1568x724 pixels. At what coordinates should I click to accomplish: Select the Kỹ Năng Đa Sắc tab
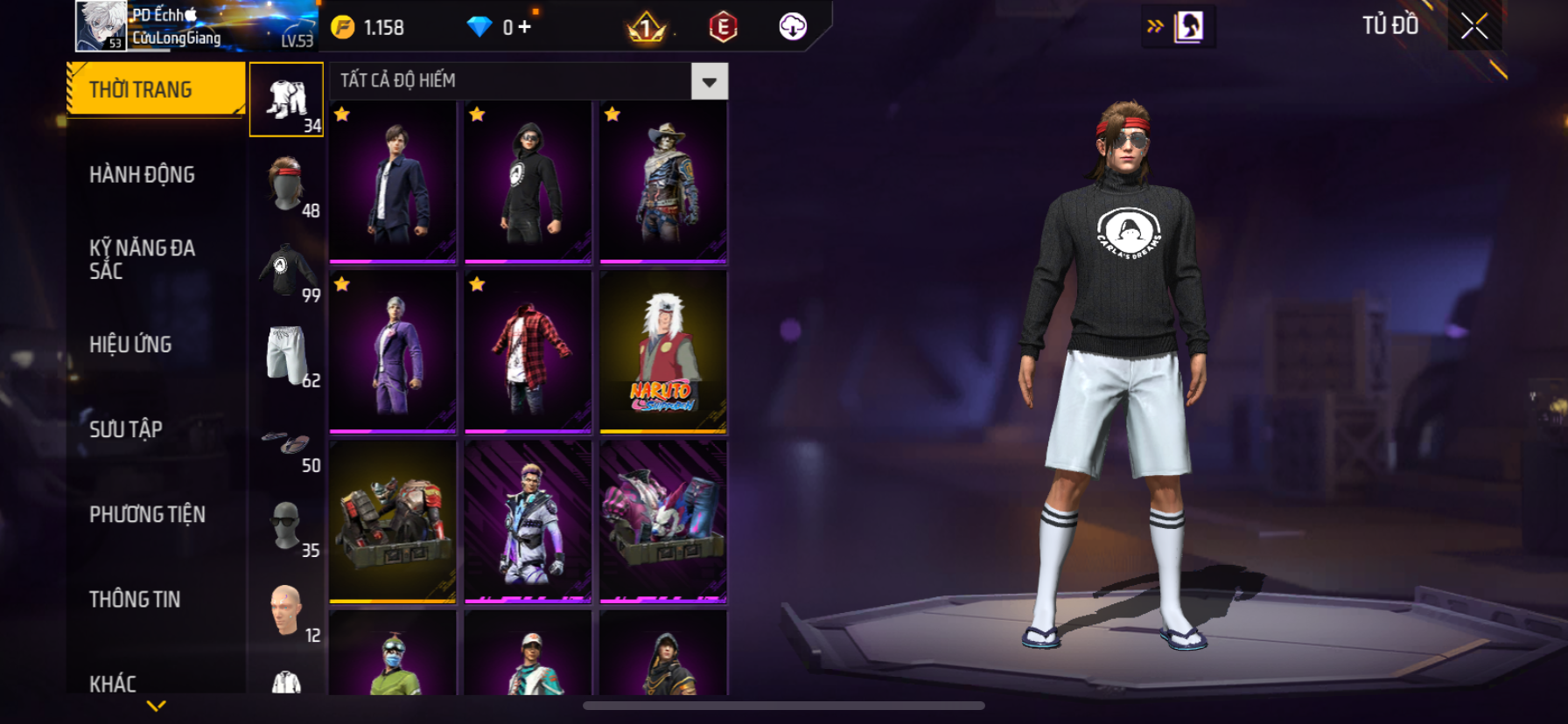(142, 259)
